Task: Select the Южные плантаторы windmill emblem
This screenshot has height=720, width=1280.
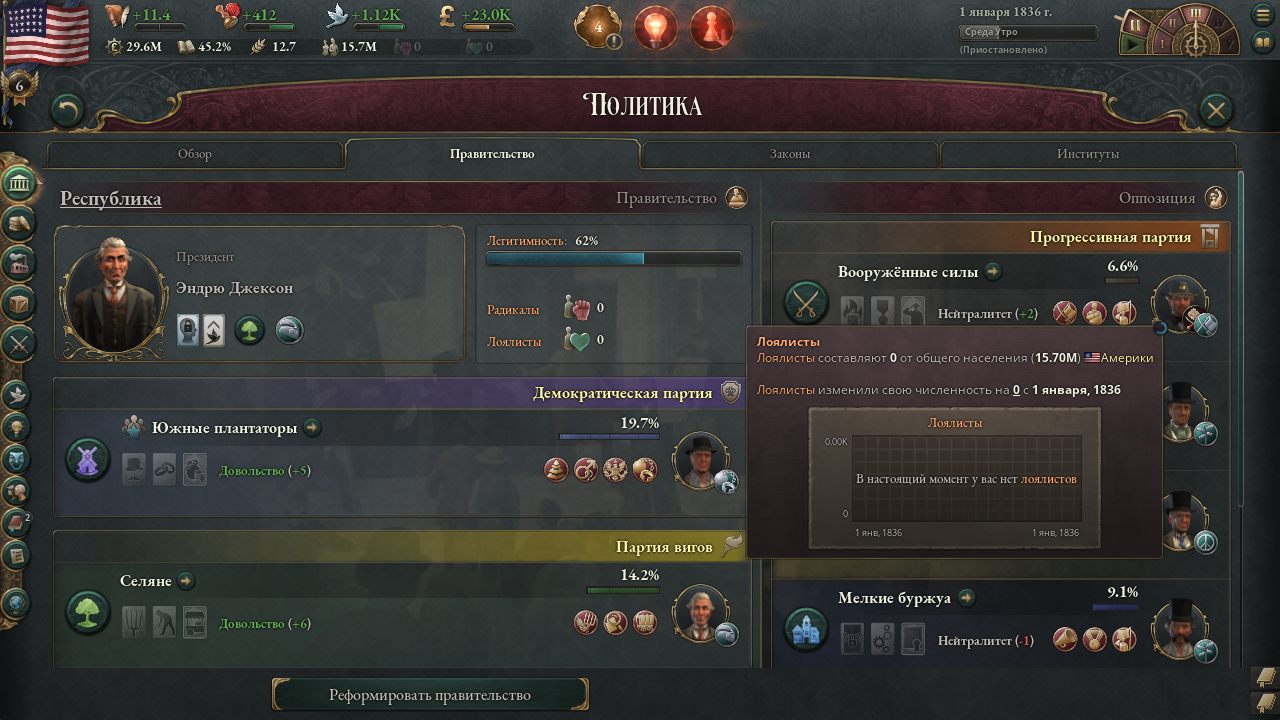Action: [x=88, y=459]
